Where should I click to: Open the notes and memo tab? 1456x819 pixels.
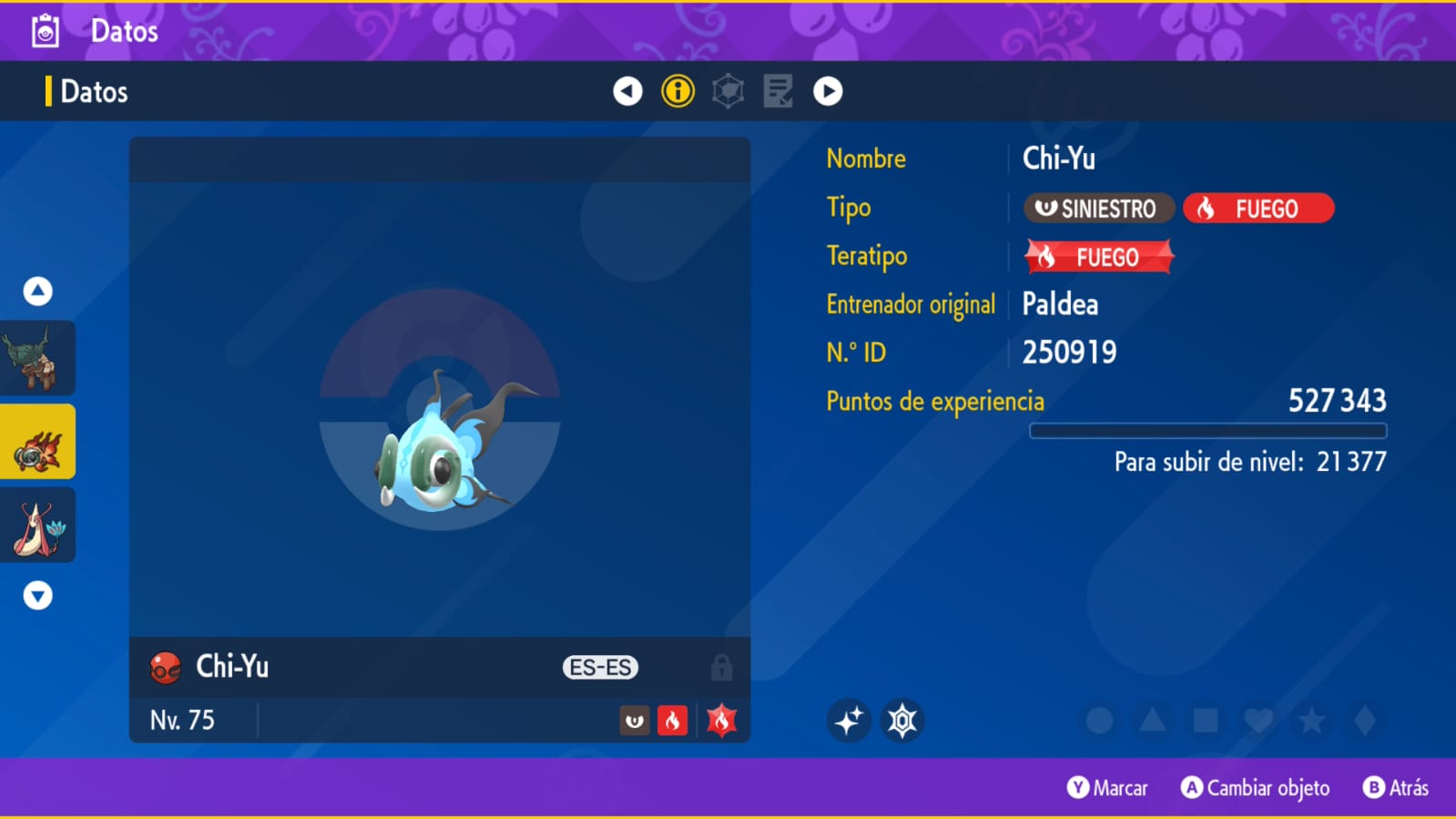pyautogui.click(x=778, y=91)
